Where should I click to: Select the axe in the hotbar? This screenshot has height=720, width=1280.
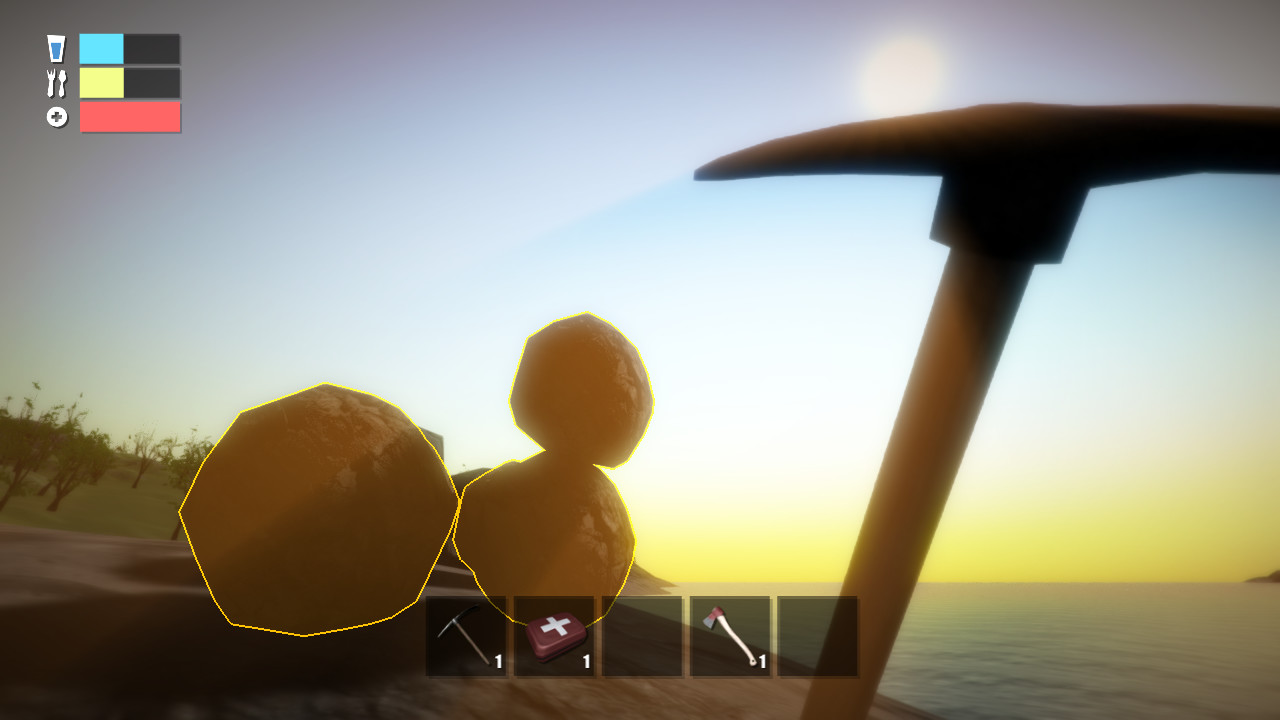(729, 635)
